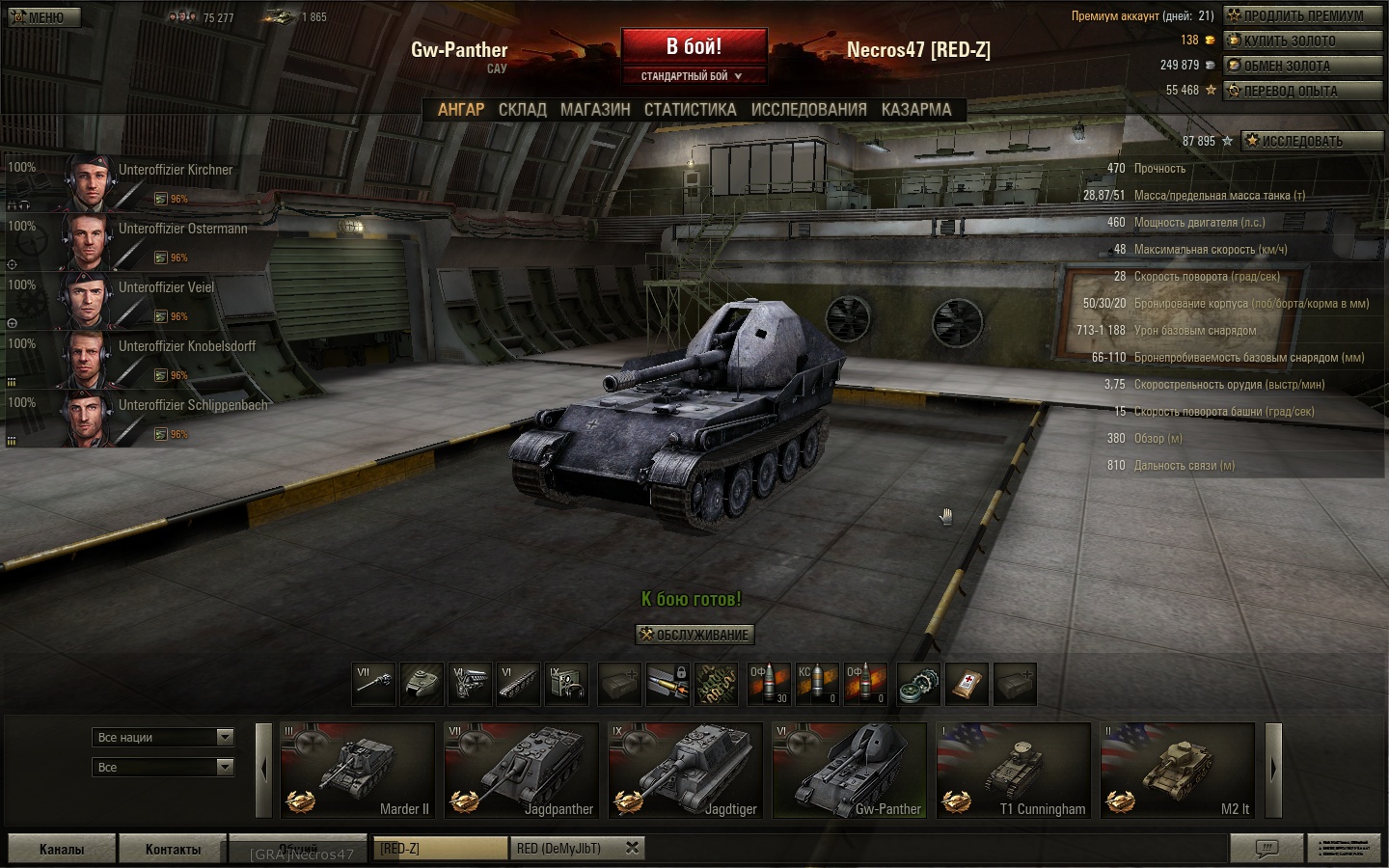The width and height of the screenshot is (1389, 868).
Task: Switch to the Склад tab
Action: tap(522, 110)
